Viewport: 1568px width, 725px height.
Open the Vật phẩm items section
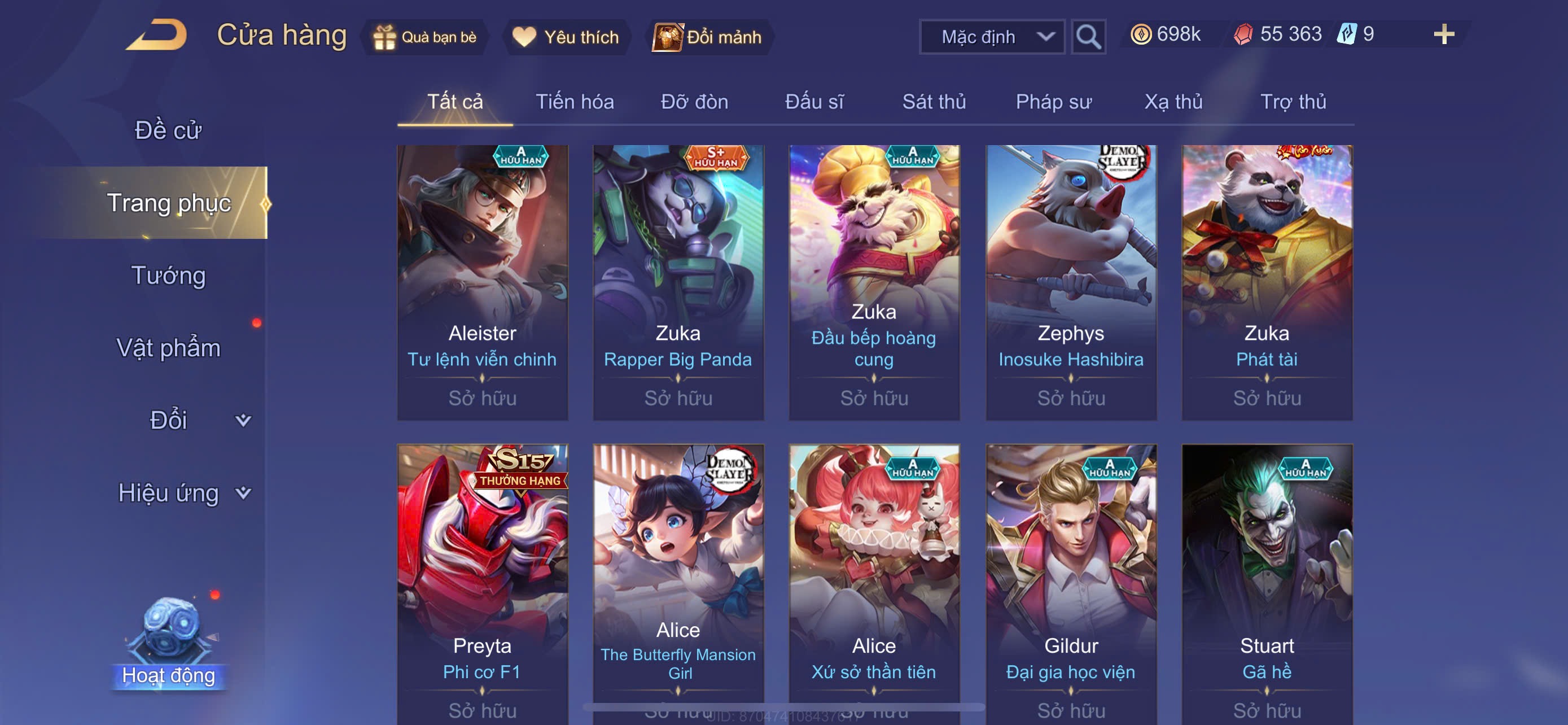pos(168,348)
